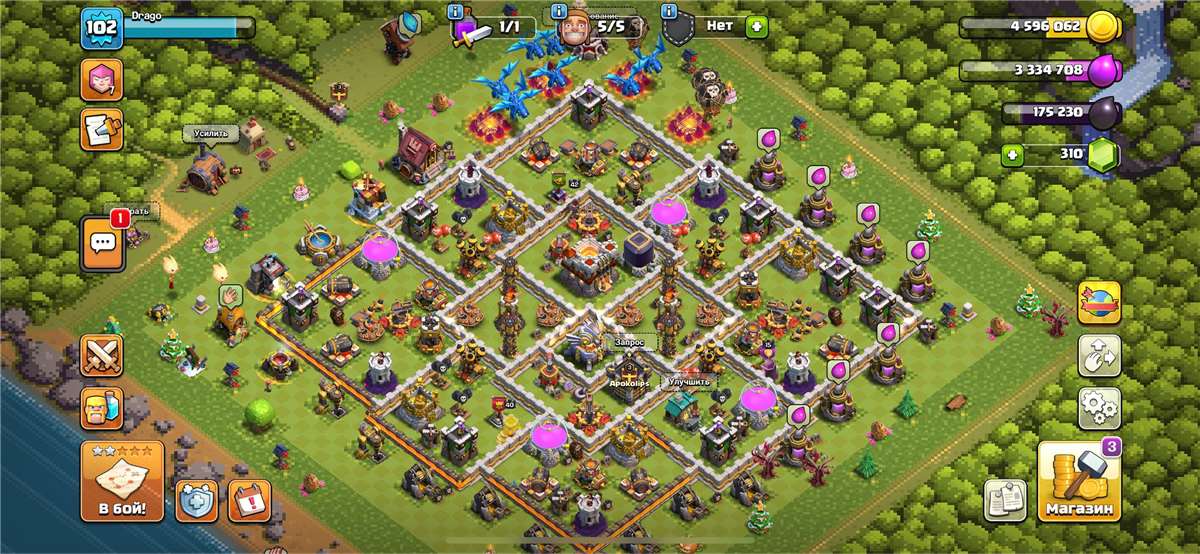This screenshot has width=1200, height=554.
Task: Tap the "Усилить" boost label
Action: (x=211, y=132)
